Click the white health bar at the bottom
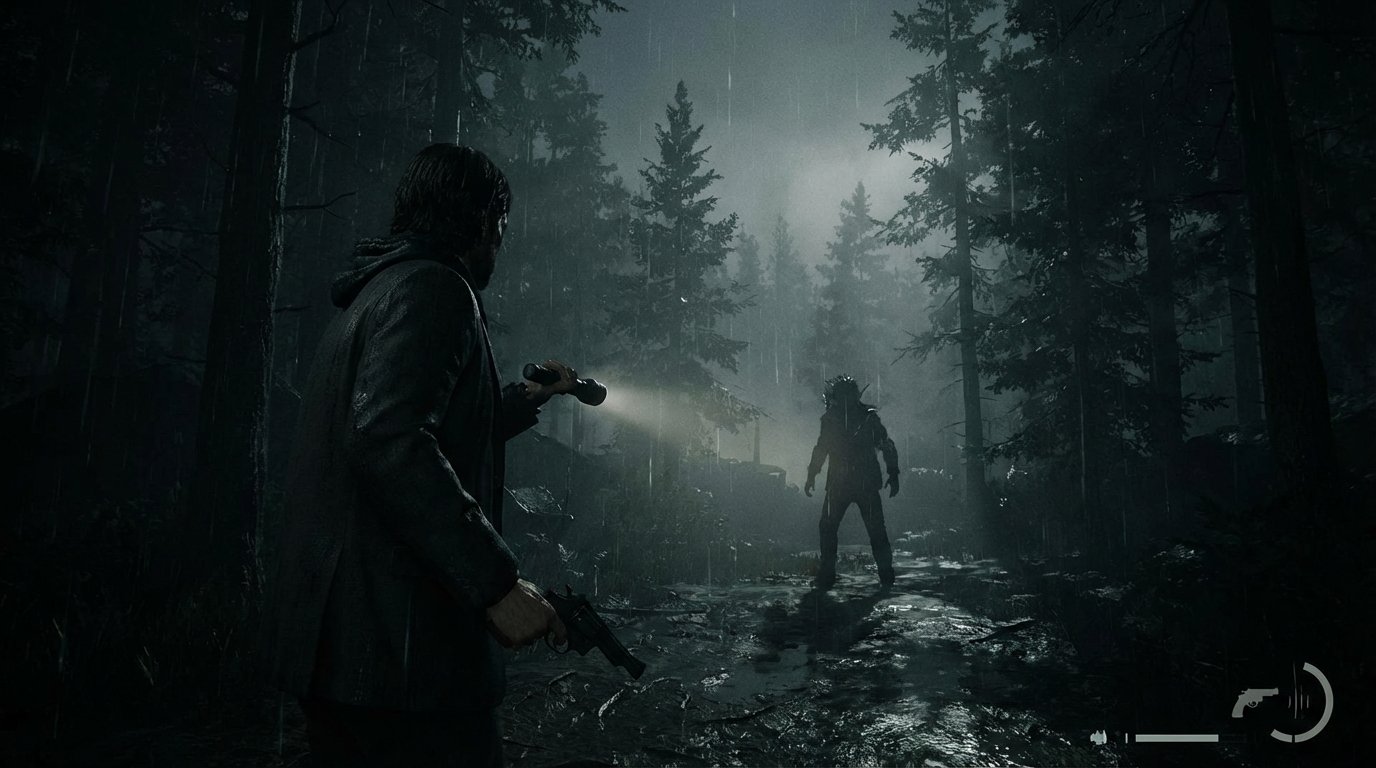 pos(1177,738)
